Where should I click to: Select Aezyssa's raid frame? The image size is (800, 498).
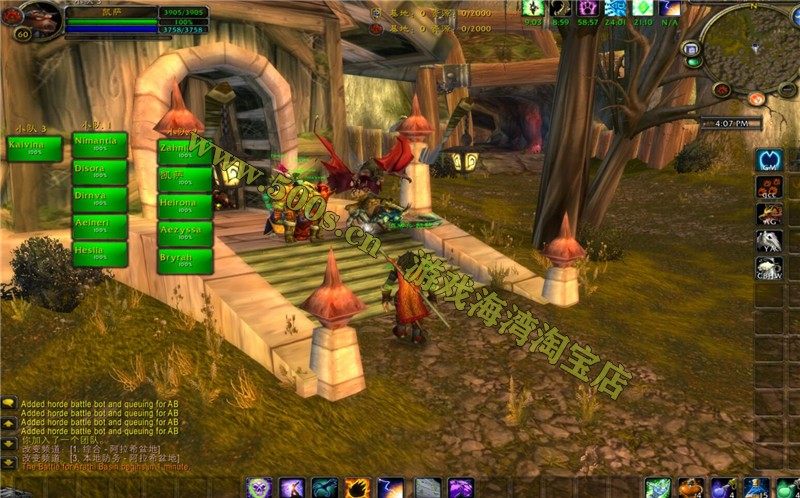185,233
